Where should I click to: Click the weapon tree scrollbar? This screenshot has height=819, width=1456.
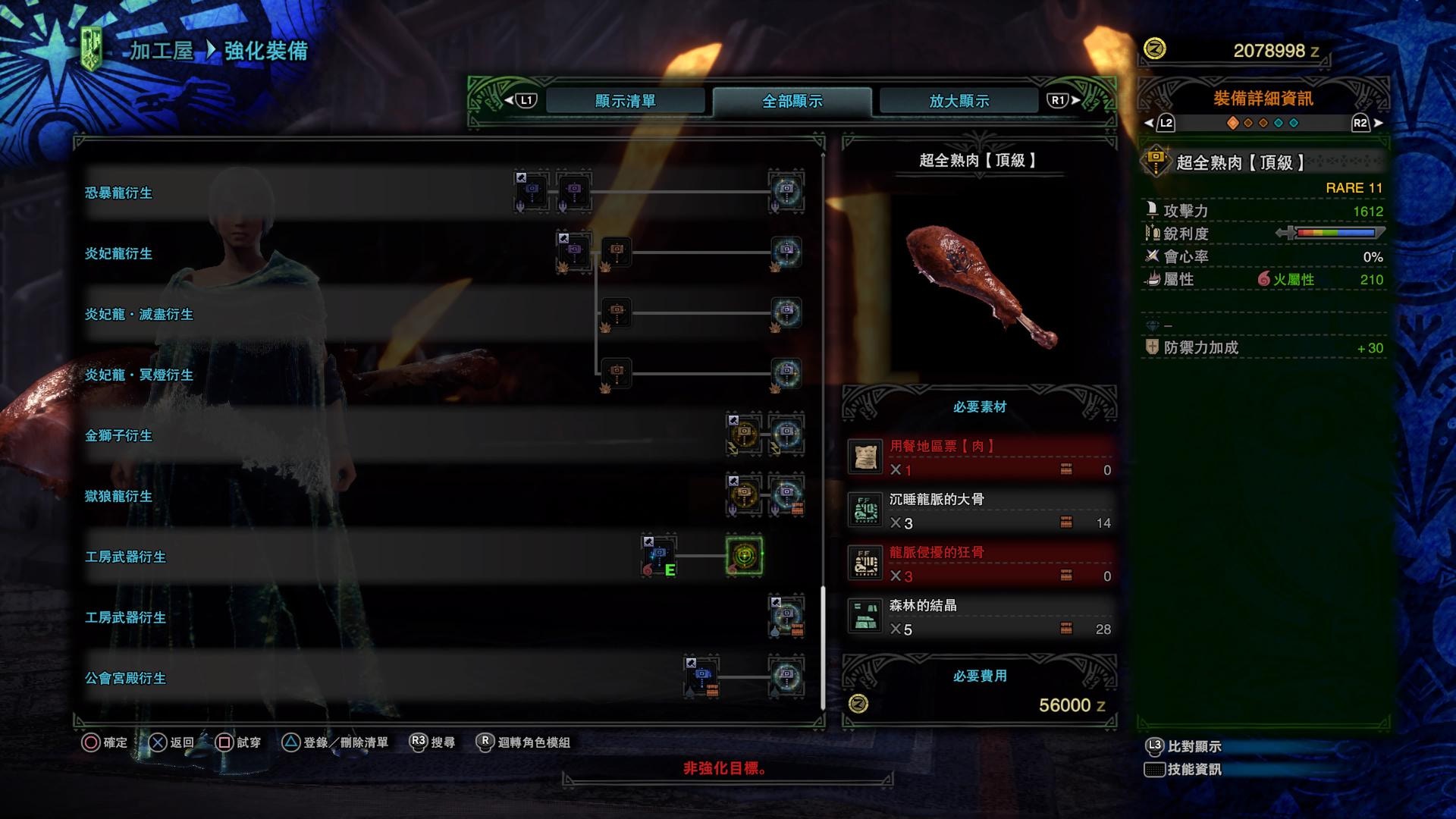[823, 646]
